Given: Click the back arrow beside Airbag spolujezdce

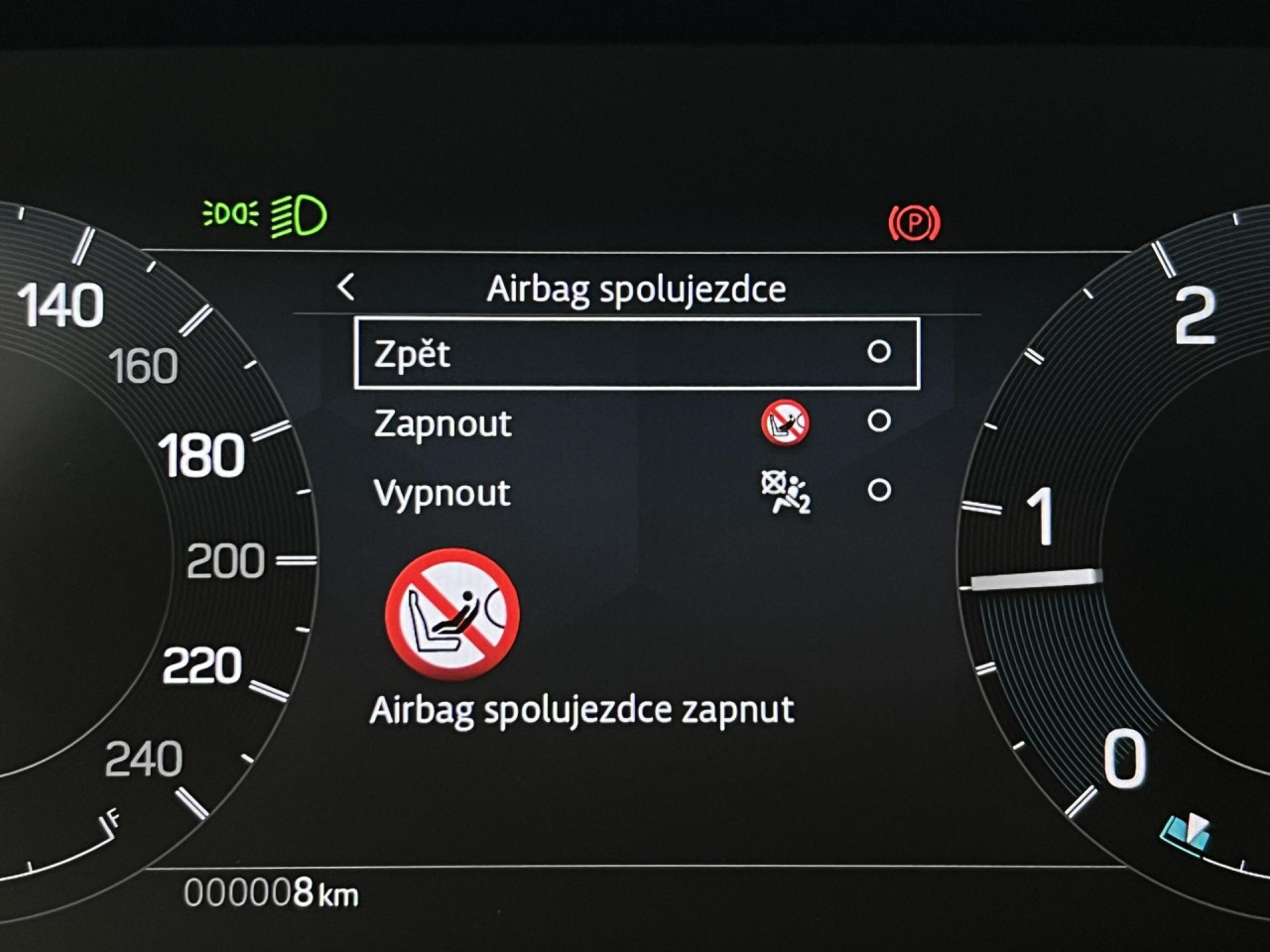Looking at the screenshot, I should (x=345, y=288).
